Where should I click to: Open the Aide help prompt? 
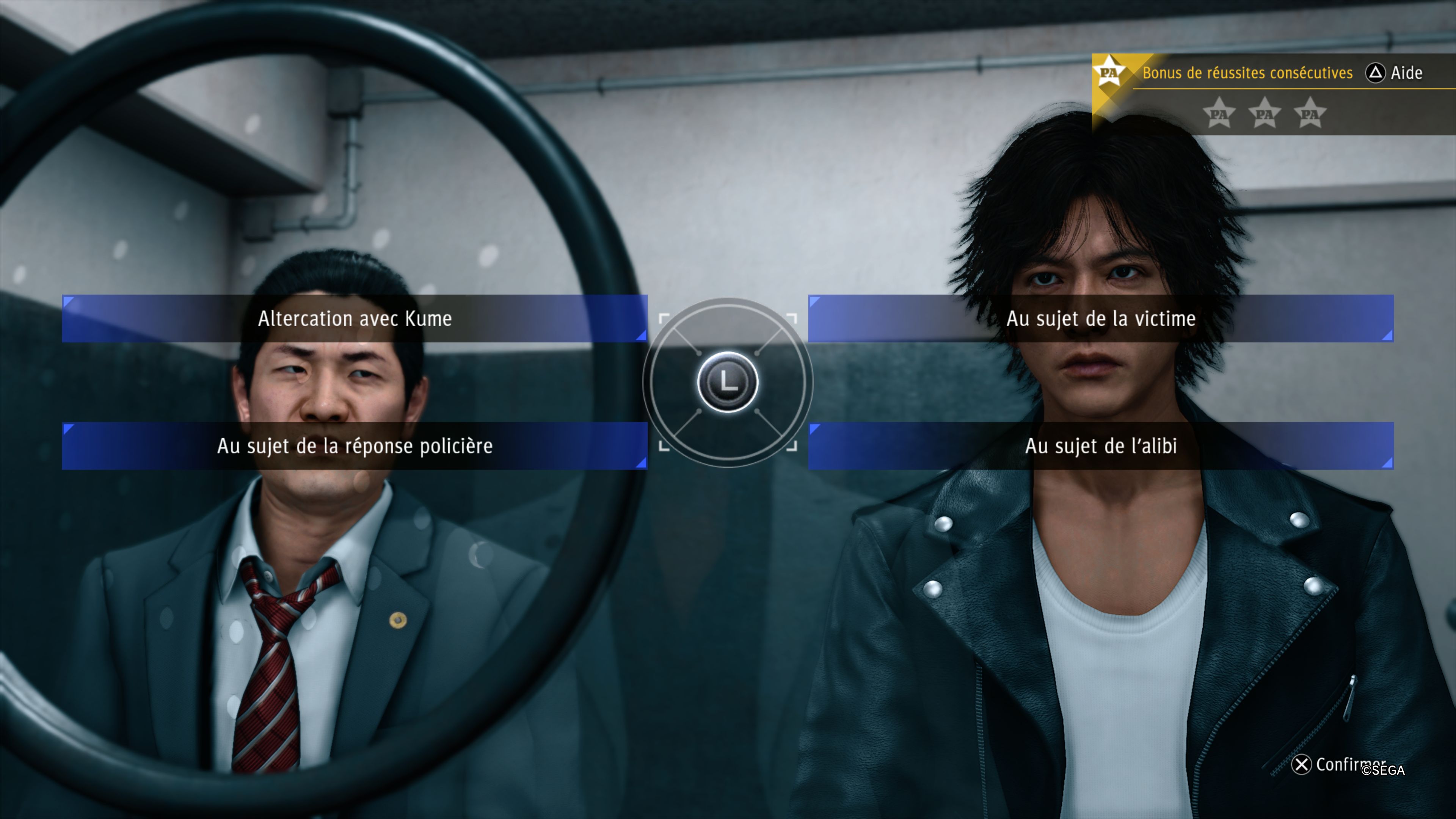click(x=1393, y=73)
